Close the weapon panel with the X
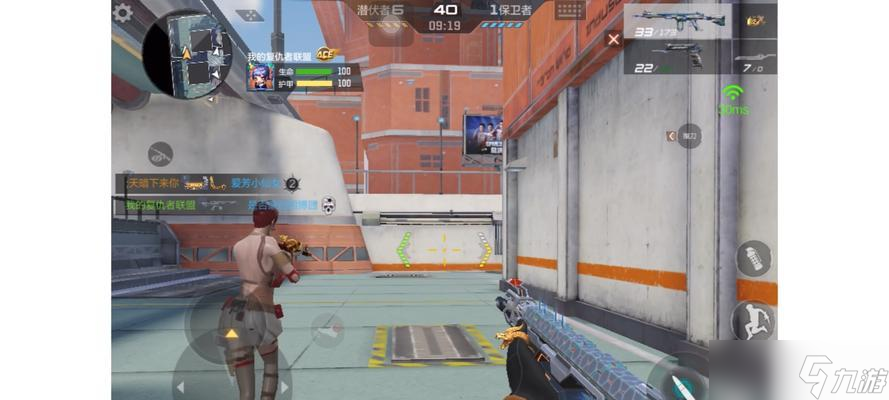Image resolution: width=889 pixels, height=400 pixels. click(613, 39)
